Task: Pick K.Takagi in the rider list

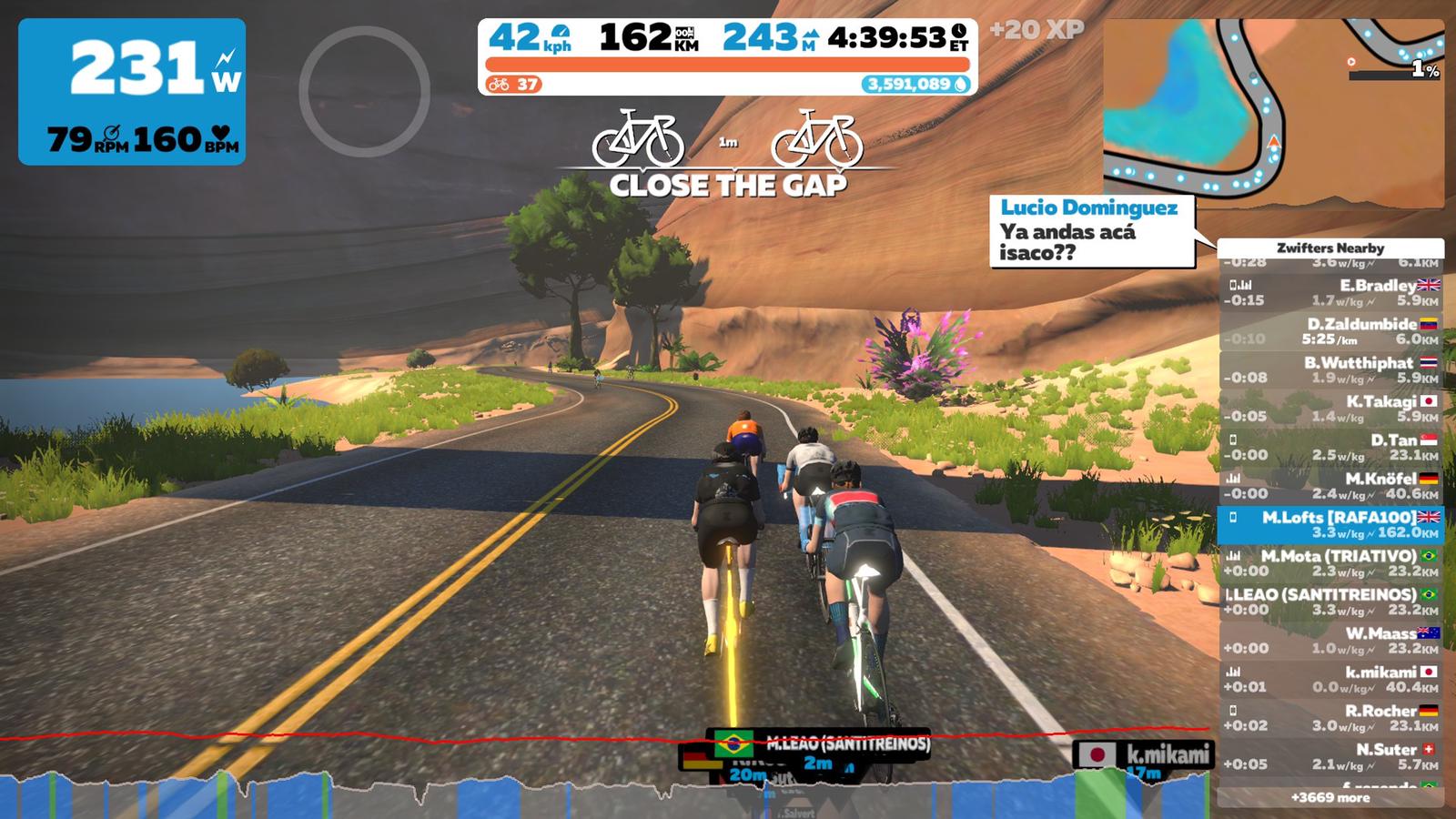Action: [x=1330, y=409]
